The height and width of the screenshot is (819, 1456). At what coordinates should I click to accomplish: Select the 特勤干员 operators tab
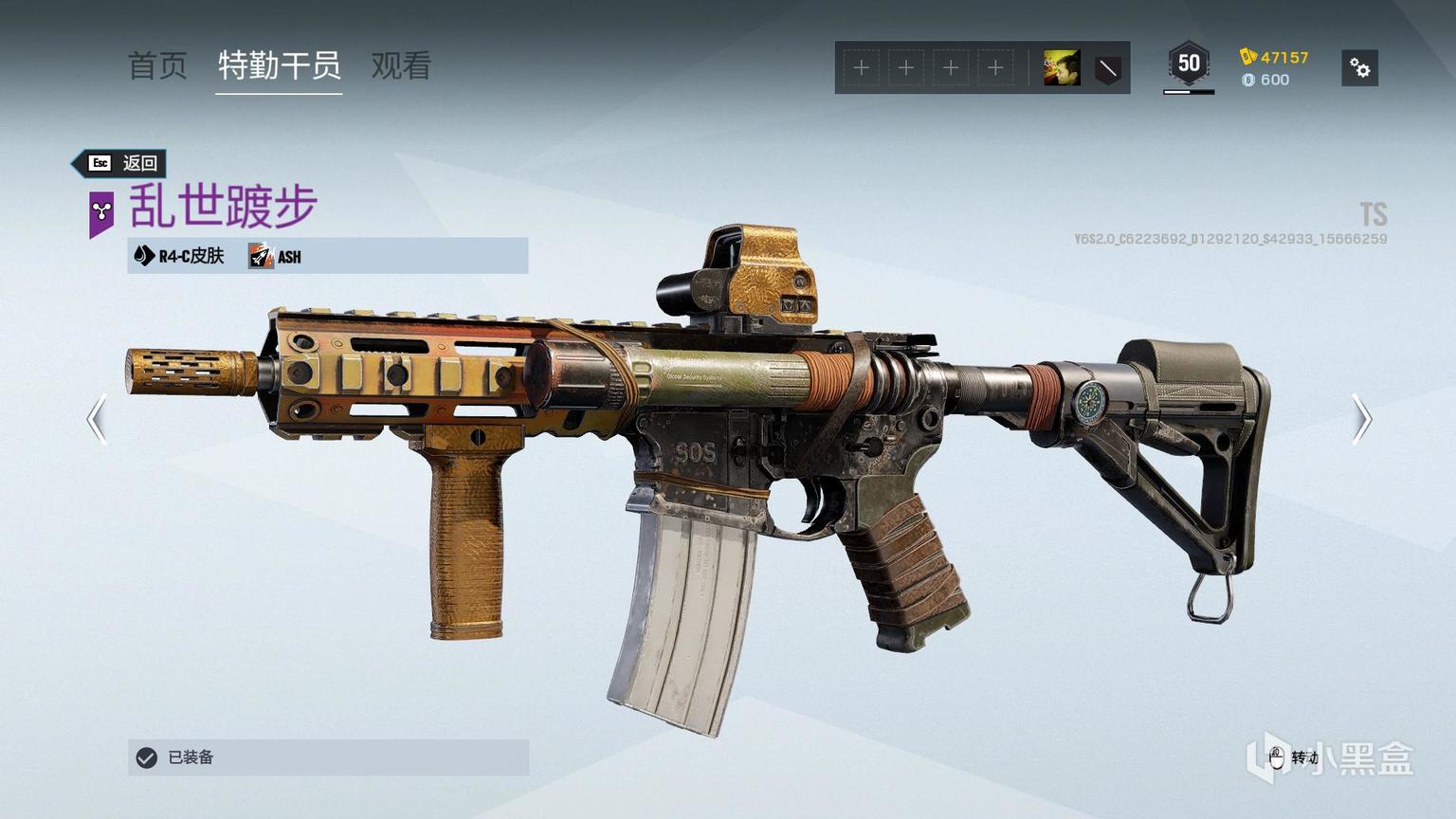pos(279,65)
